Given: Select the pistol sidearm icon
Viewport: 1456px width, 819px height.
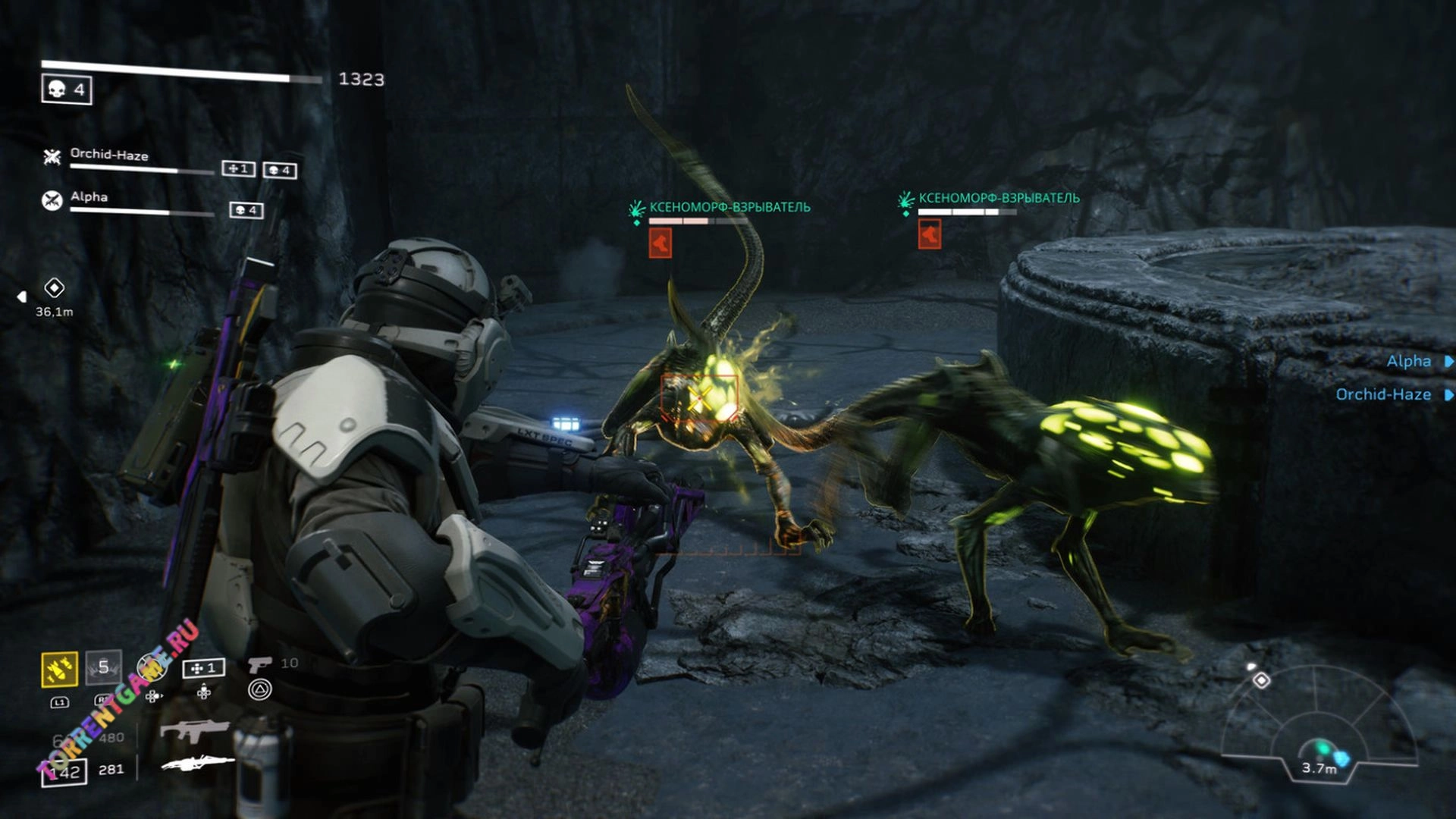Looking at the screenshot, I should 260,664.
